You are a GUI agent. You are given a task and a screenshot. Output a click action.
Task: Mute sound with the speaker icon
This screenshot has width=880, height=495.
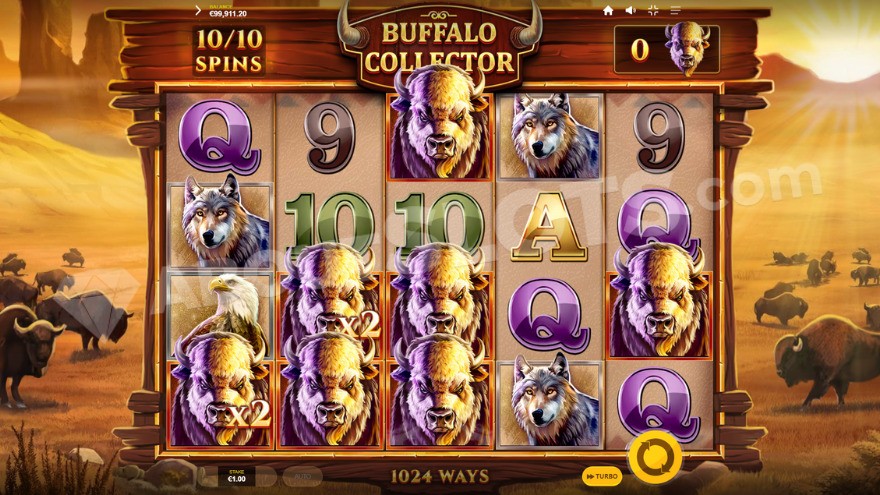coord(630,10)
